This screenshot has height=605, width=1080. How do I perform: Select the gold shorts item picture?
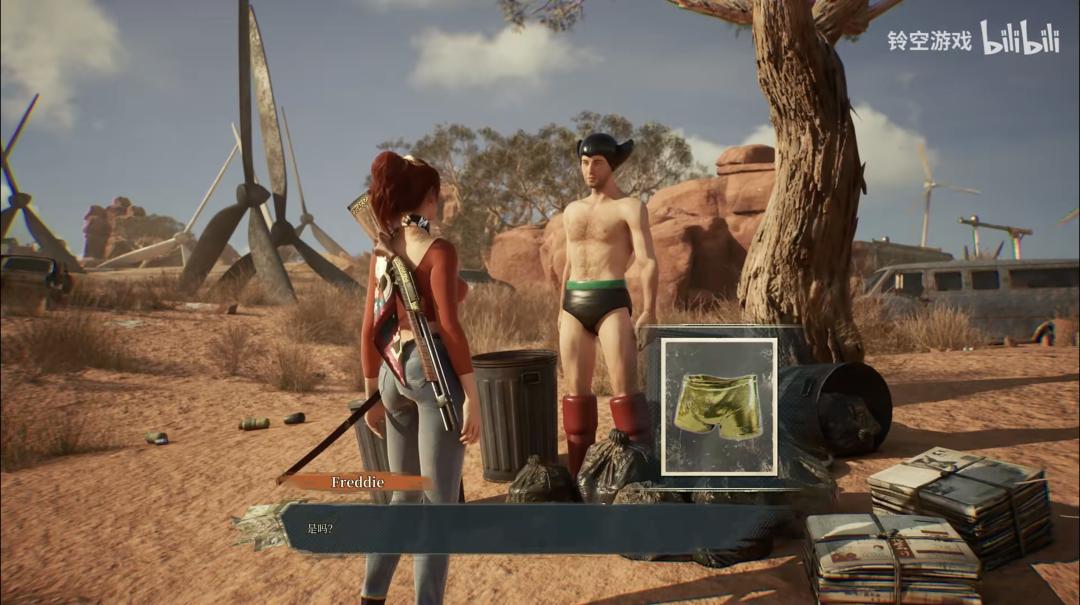[x=718, y=406]
